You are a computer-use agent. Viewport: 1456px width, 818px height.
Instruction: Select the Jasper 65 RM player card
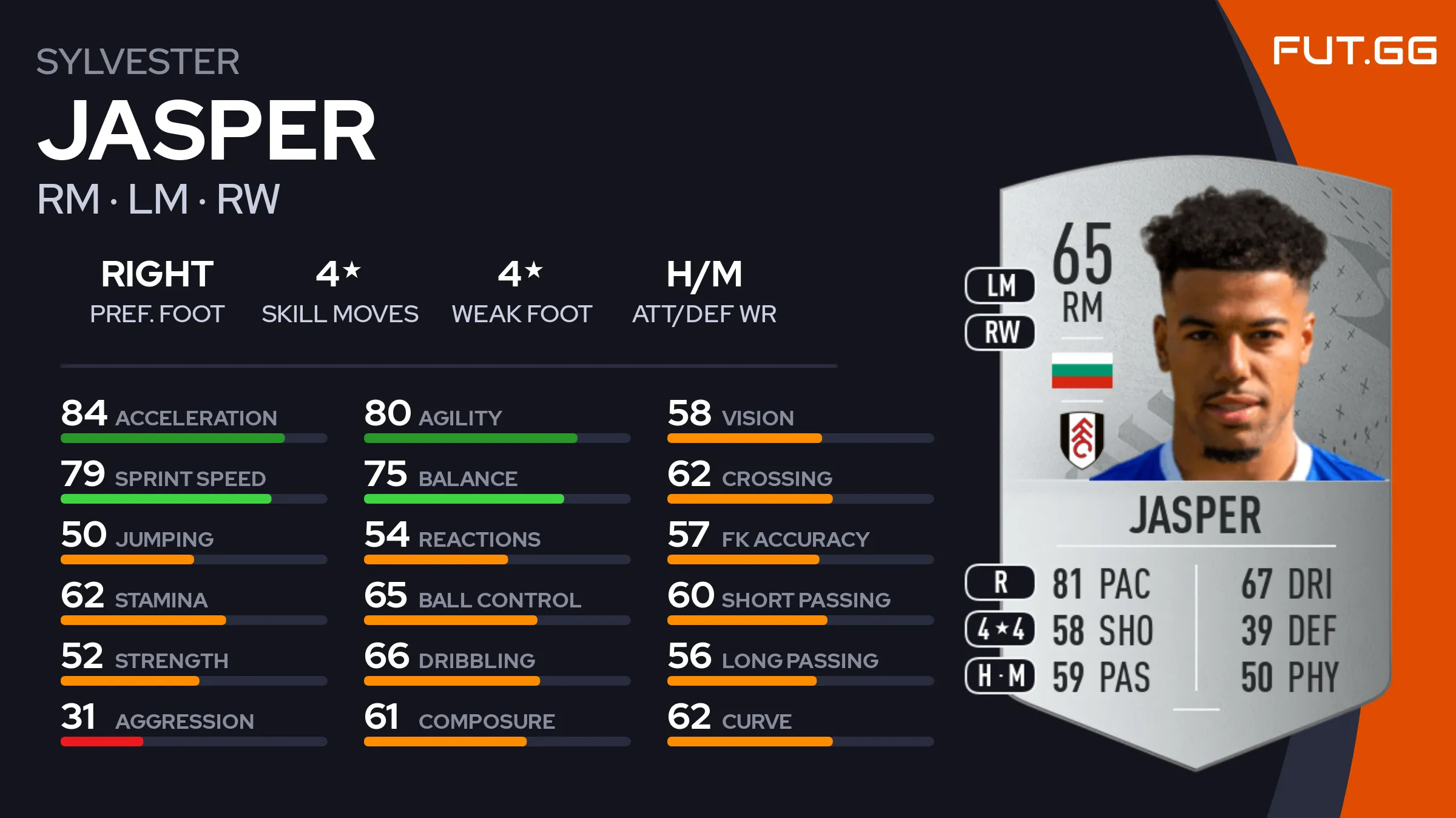point(1195,461)
